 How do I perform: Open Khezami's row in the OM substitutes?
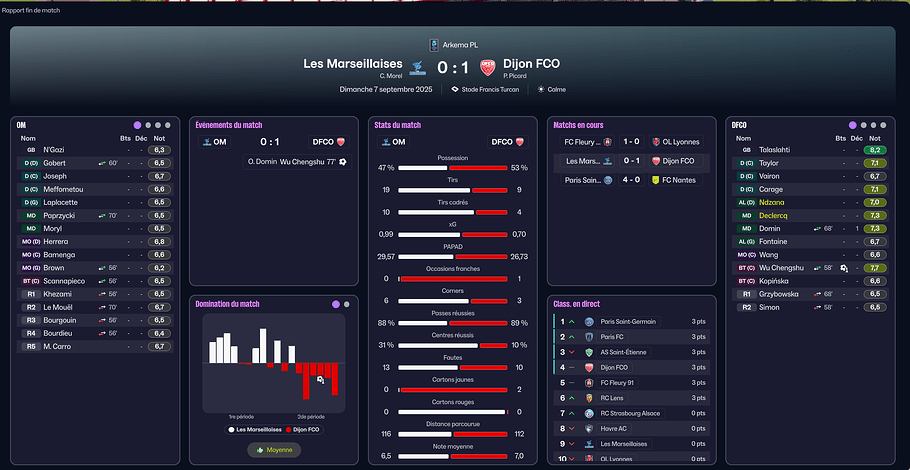(58, 294)
